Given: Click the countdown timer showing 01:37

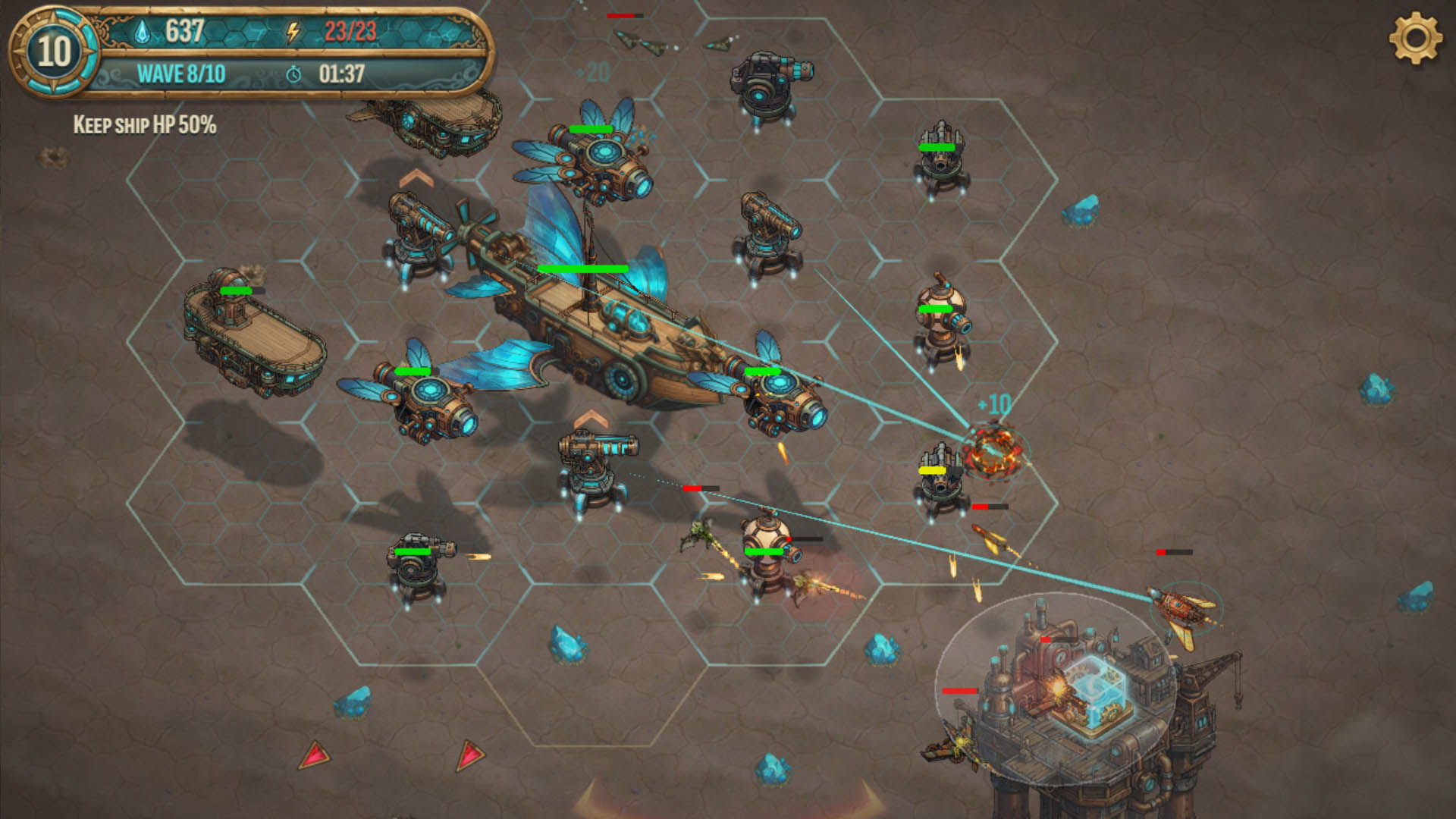Looking at the screenshot, I should pos(340,74).
